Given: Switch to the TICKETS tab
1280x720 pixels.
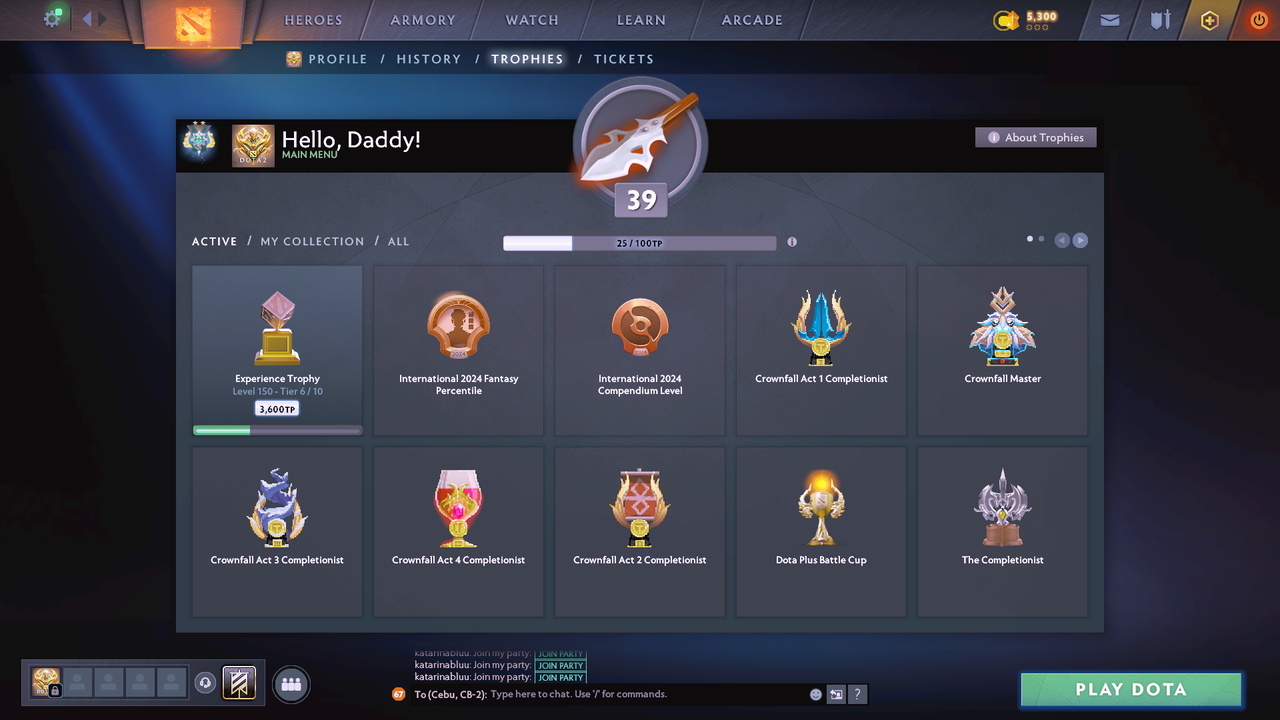Looking at the screenshot, I should pos(624,59).
